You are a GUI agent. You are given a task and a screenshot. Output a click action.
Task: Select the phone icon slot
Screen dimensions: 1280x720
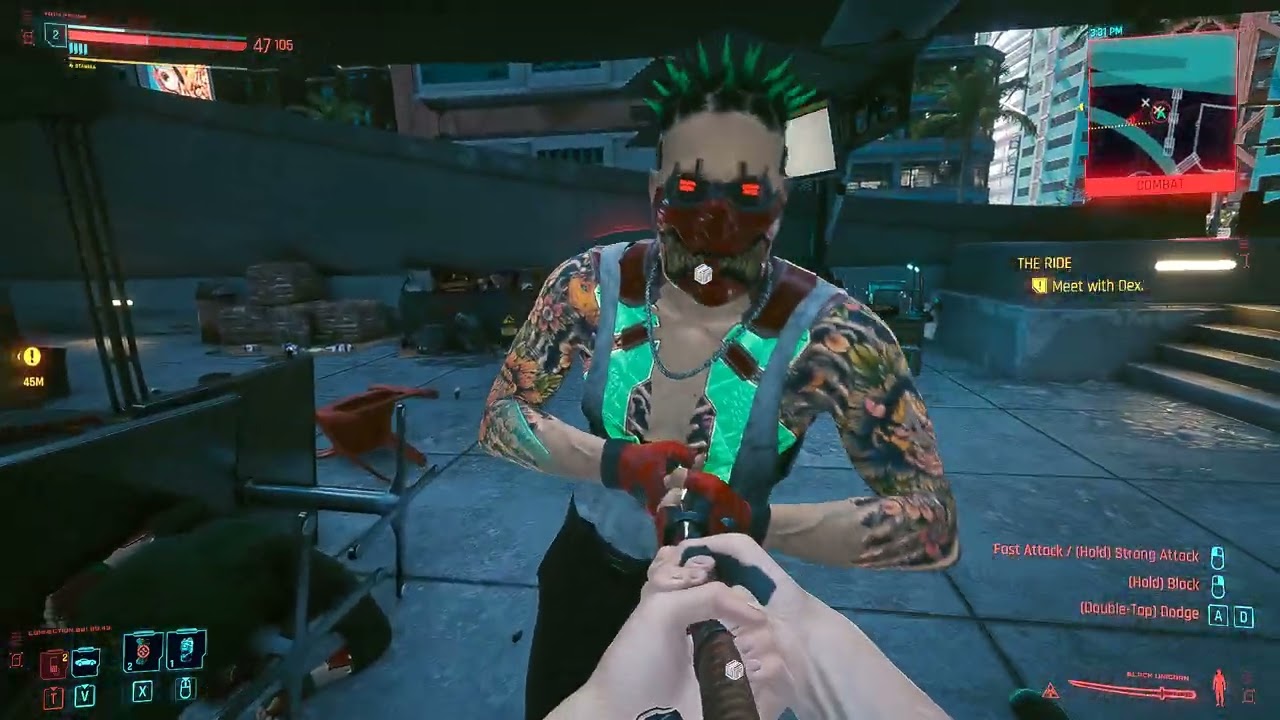pyautogui.click(x=53, y=662)
